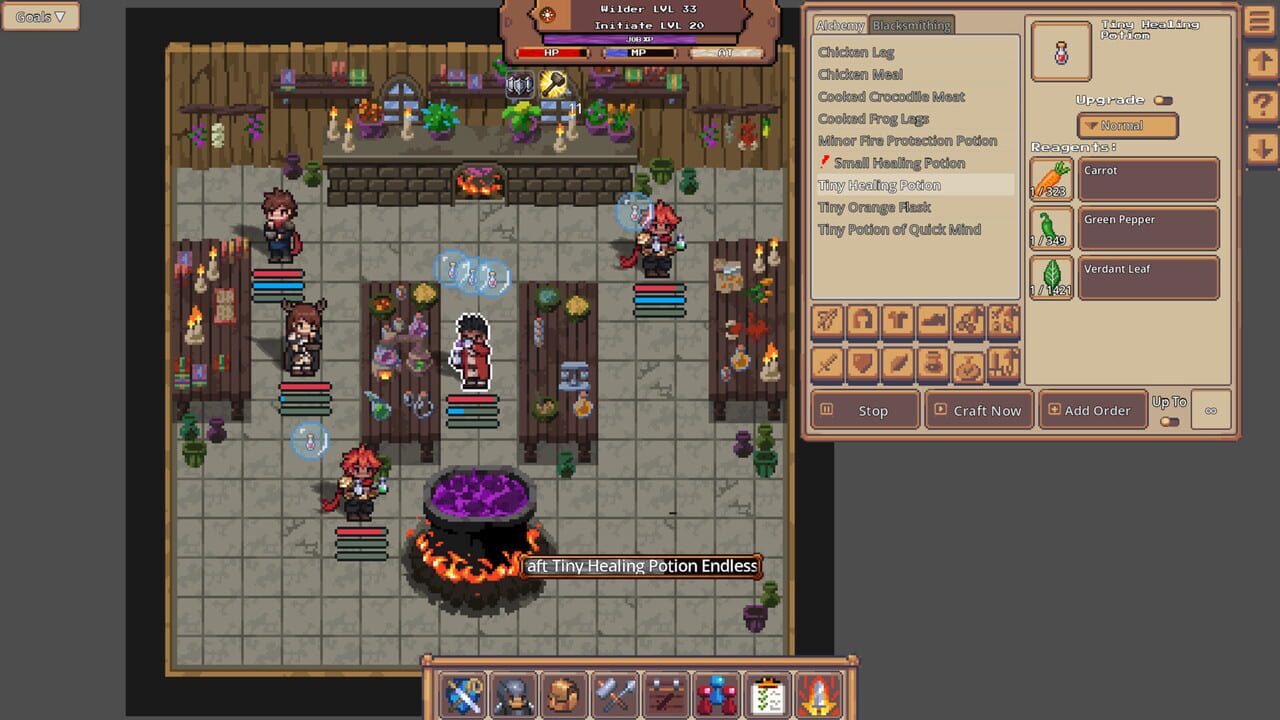
Task: Click the infinity quantity toggle button
Action: tap(1211, 410)
